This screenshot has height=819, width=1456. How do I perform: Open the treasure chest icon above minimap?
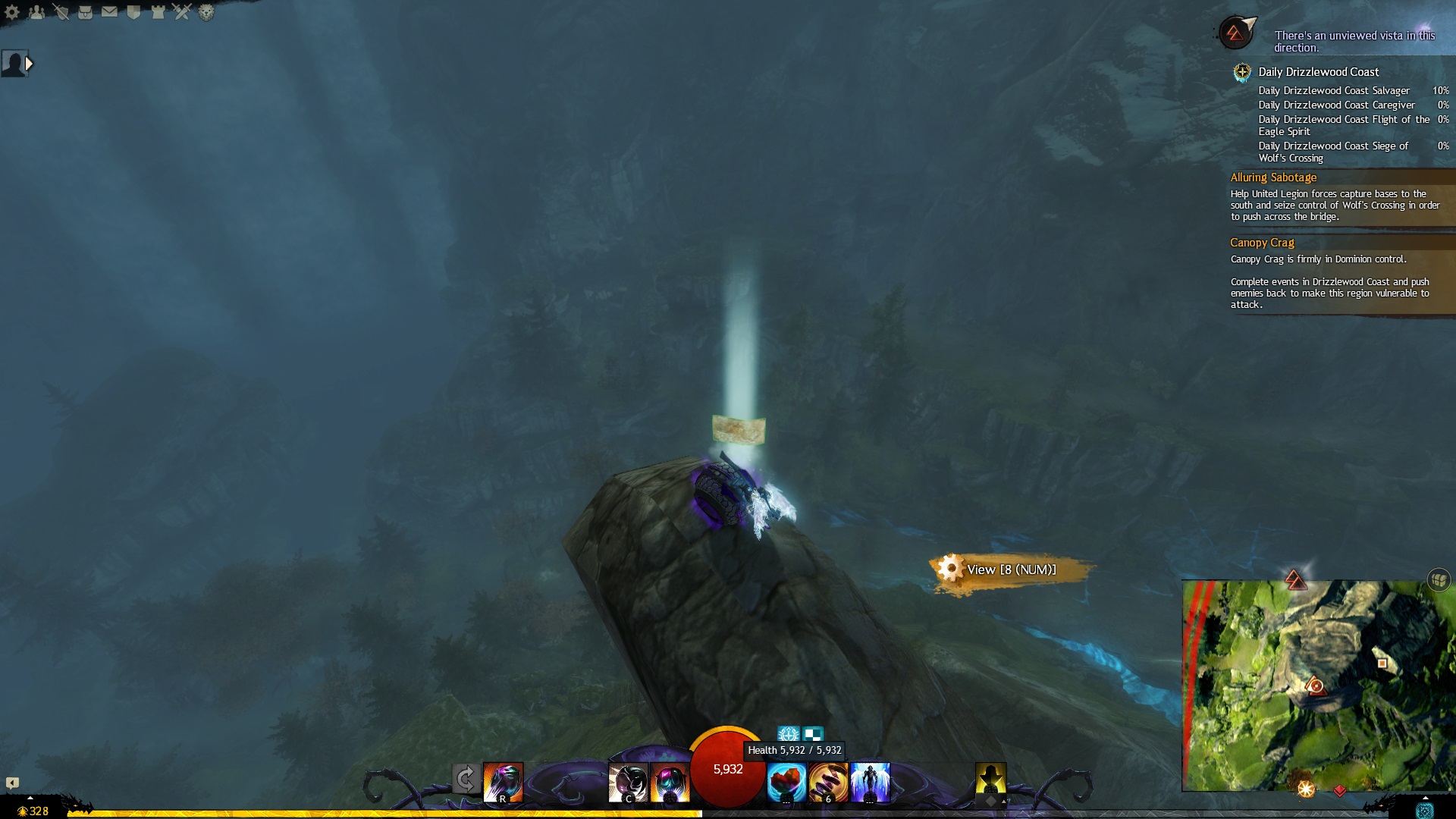[x=1439, y=580]
